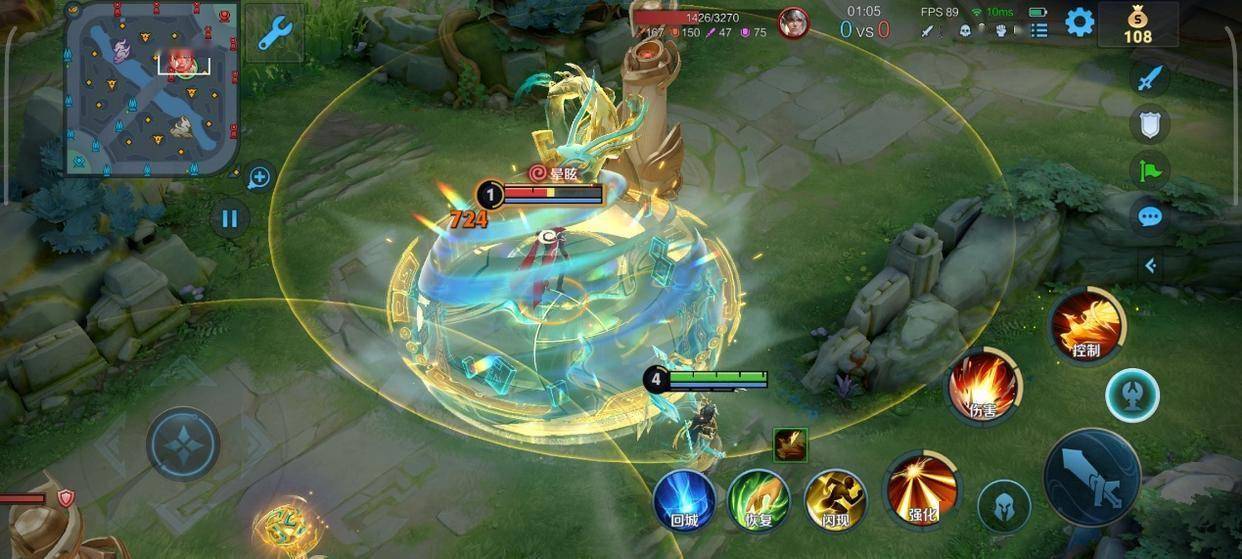Screen dimensions: 1242x559
Task: Pause the match with the pause button
Action: (x=230, y=217)
